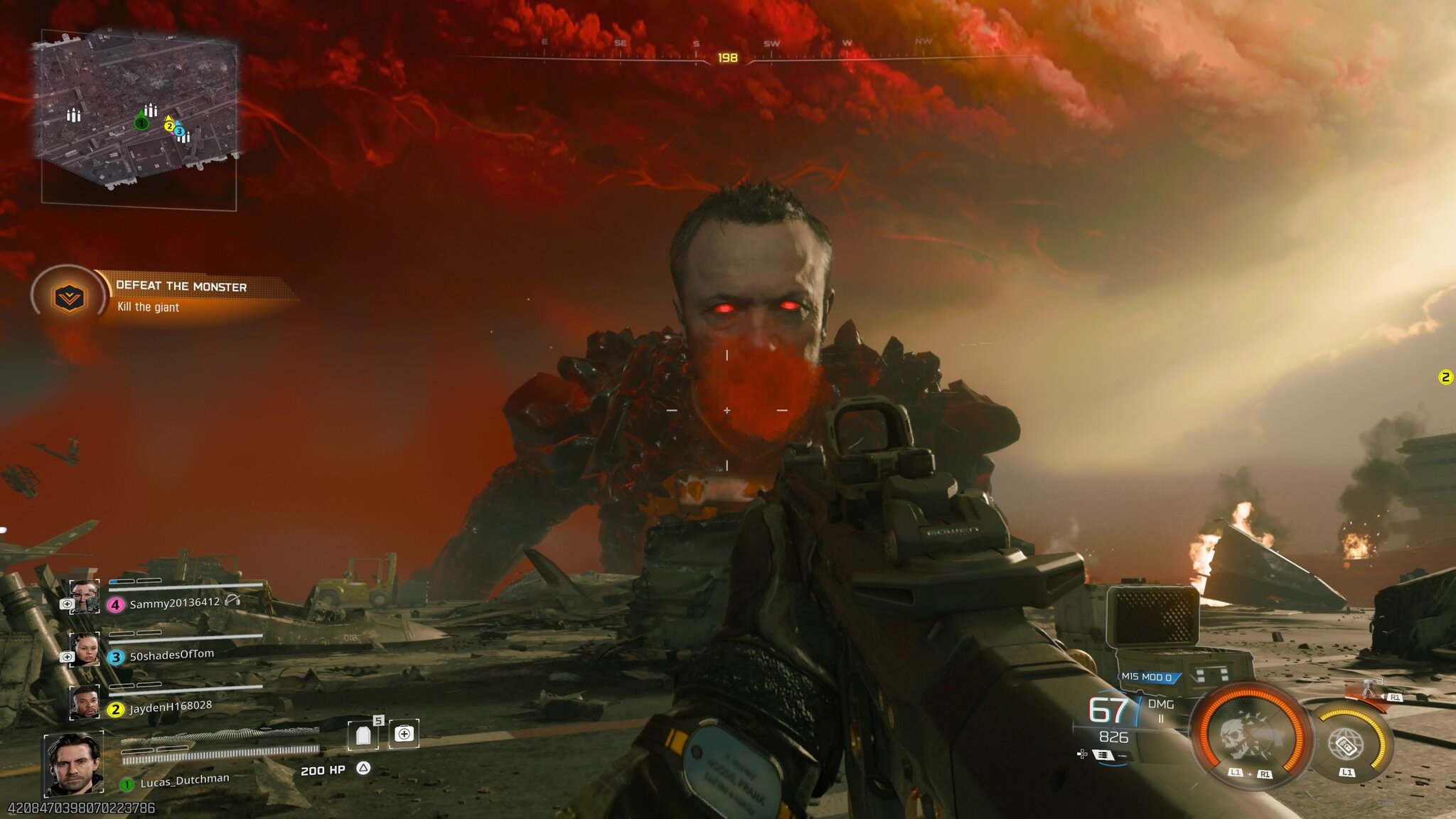Select squadmate Sammy20136412 in the squad list
Screen dimensions: 1456x819
(174, 604)
